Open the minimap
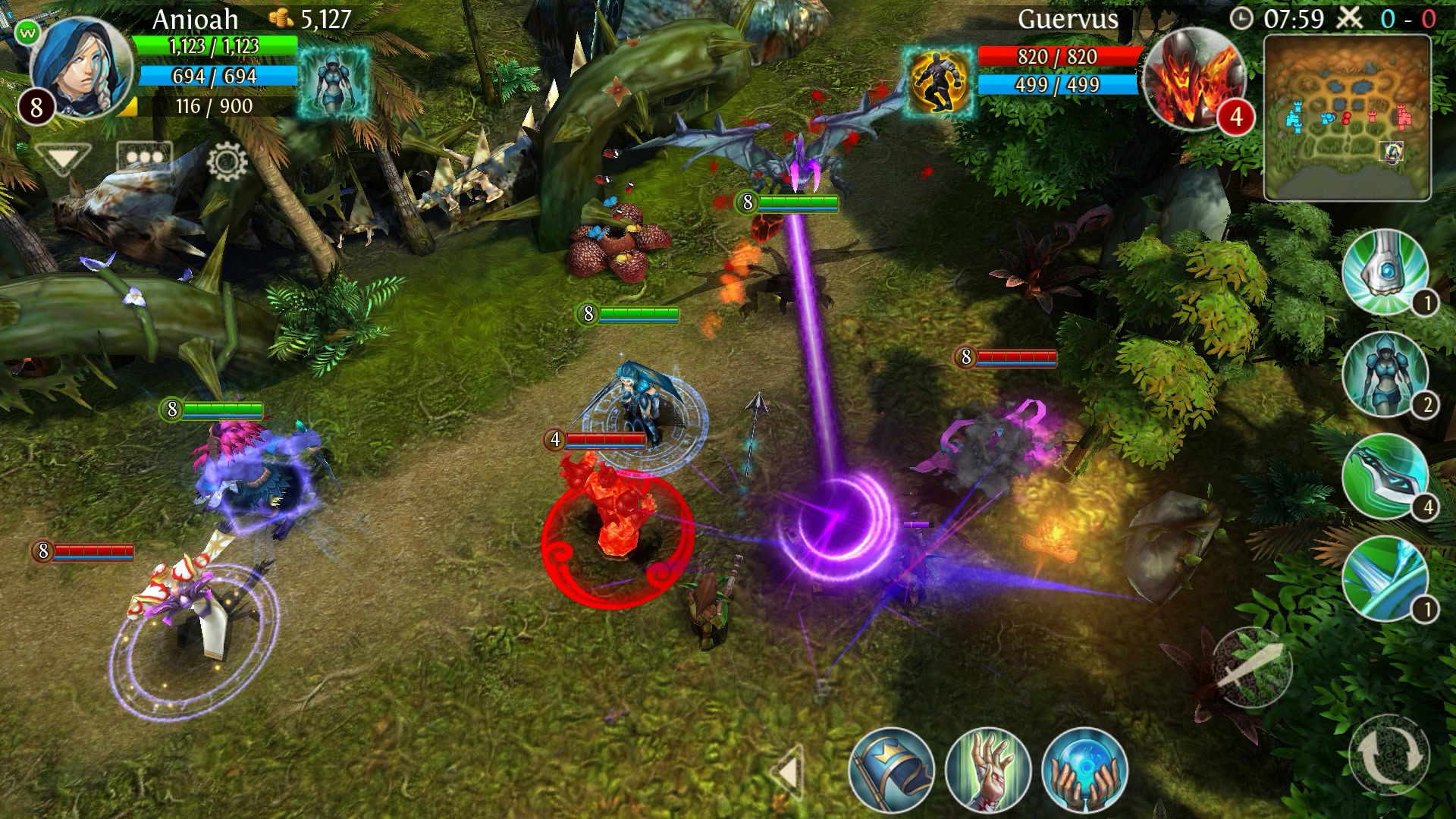Screen dimensions: 1456x819 pyautogui.click(x=1347, y=118)
